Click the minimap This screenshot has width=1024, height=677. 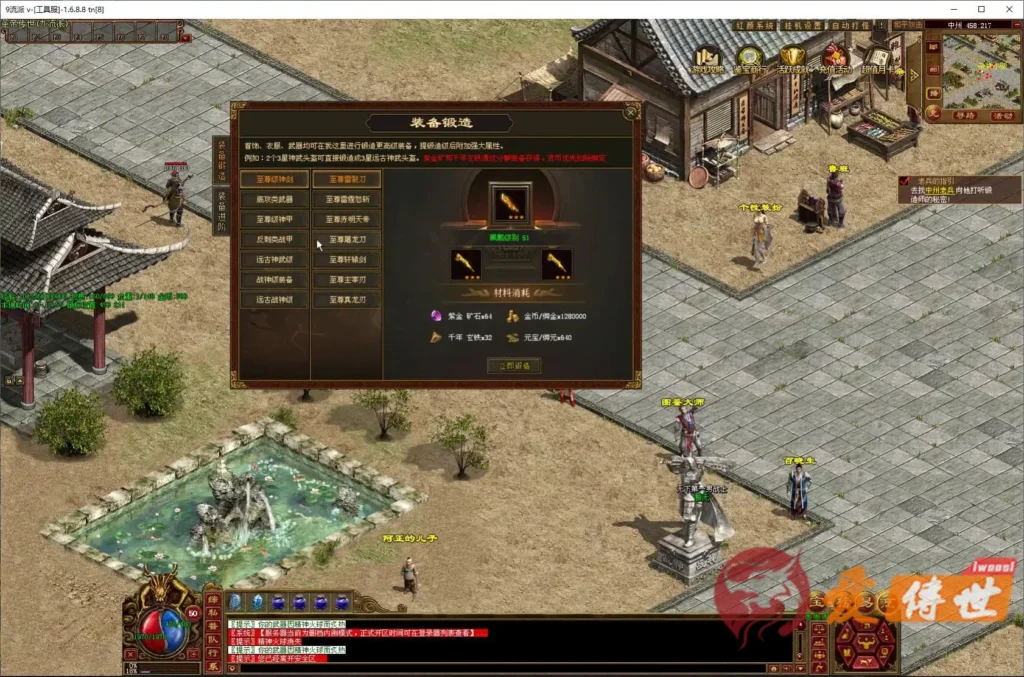pos(980,72)
